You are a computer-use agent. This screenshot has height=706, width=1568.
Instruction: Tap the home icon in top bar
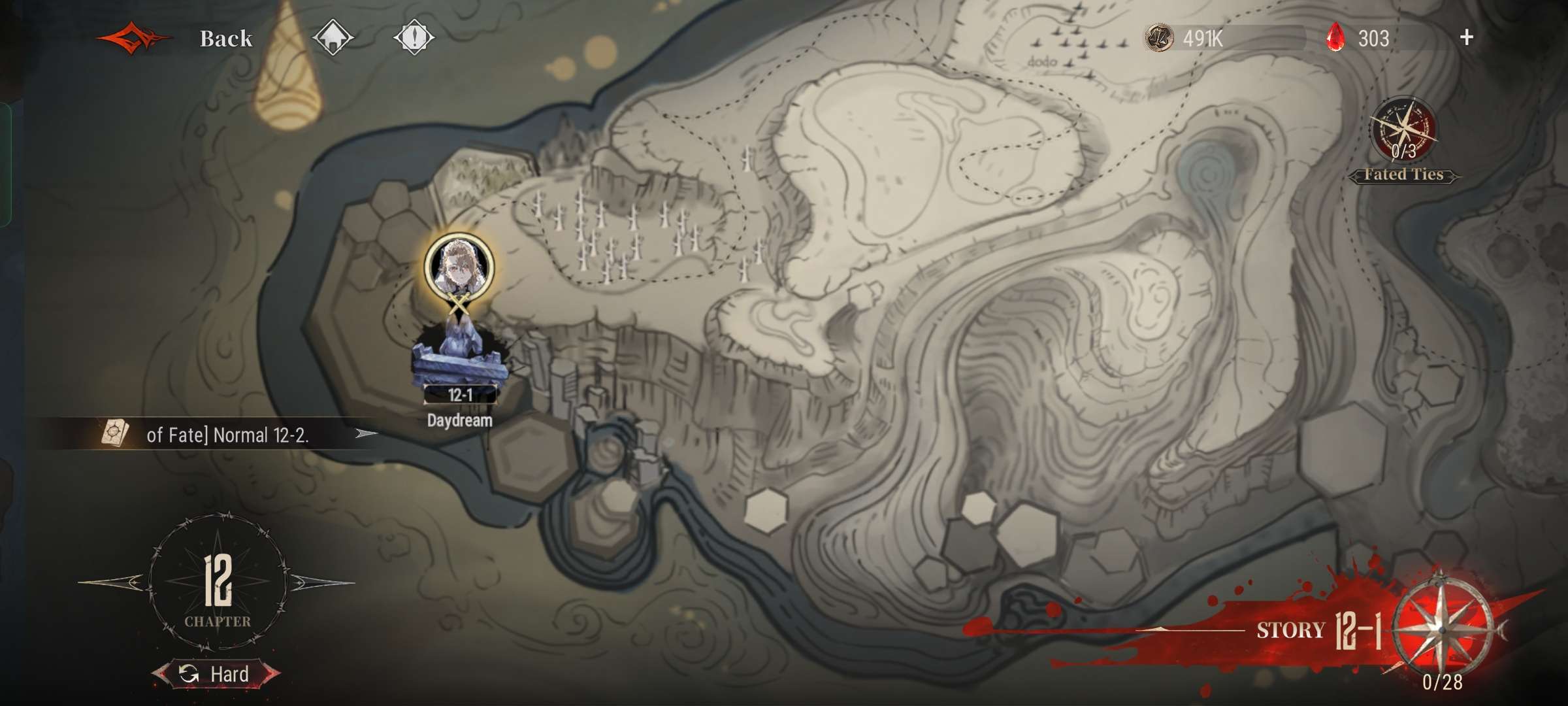[x=333, y=38]
